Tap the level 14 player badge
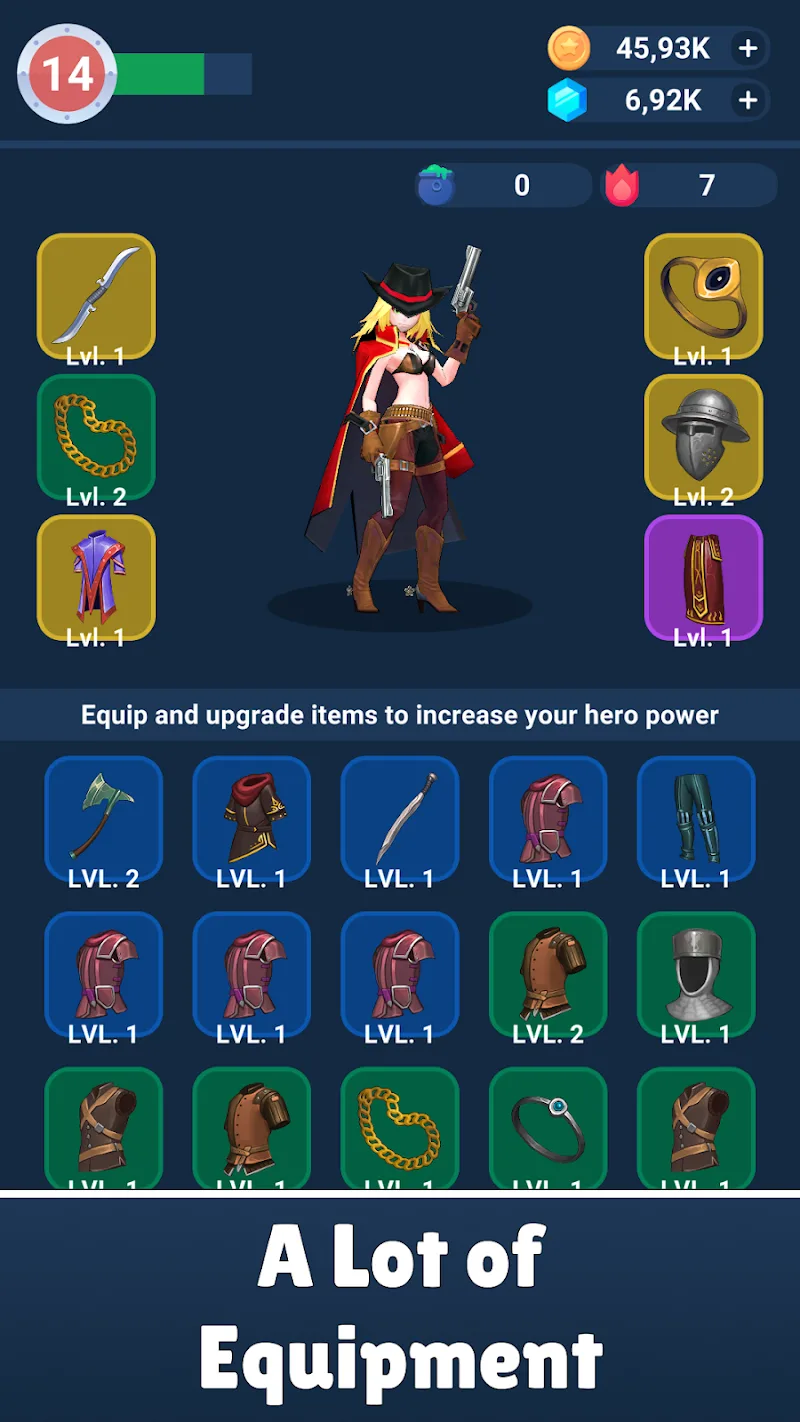Screen dimensions: 800x1422 coord(68,74)
